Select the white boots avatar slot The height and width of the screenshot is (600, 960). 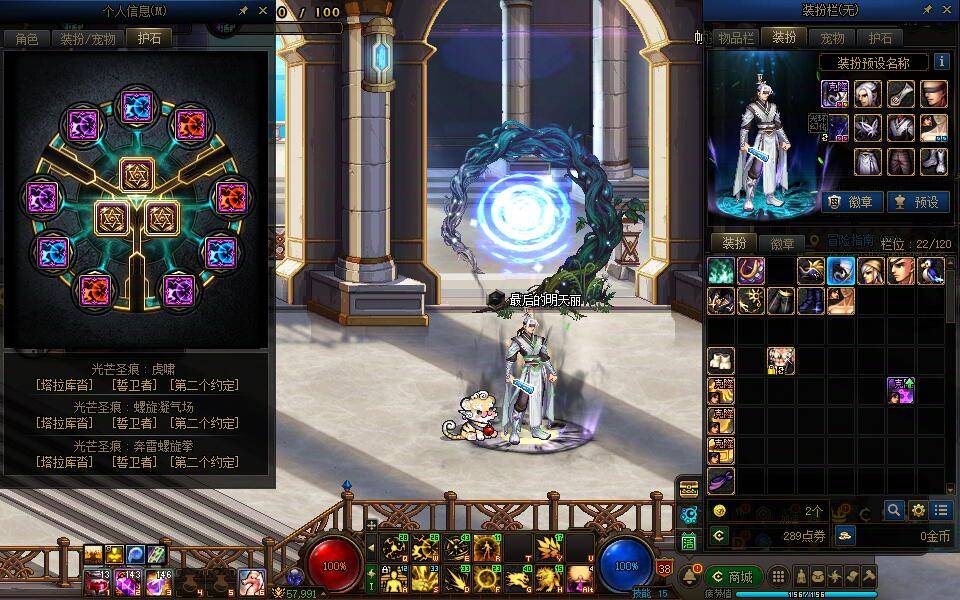933,160
